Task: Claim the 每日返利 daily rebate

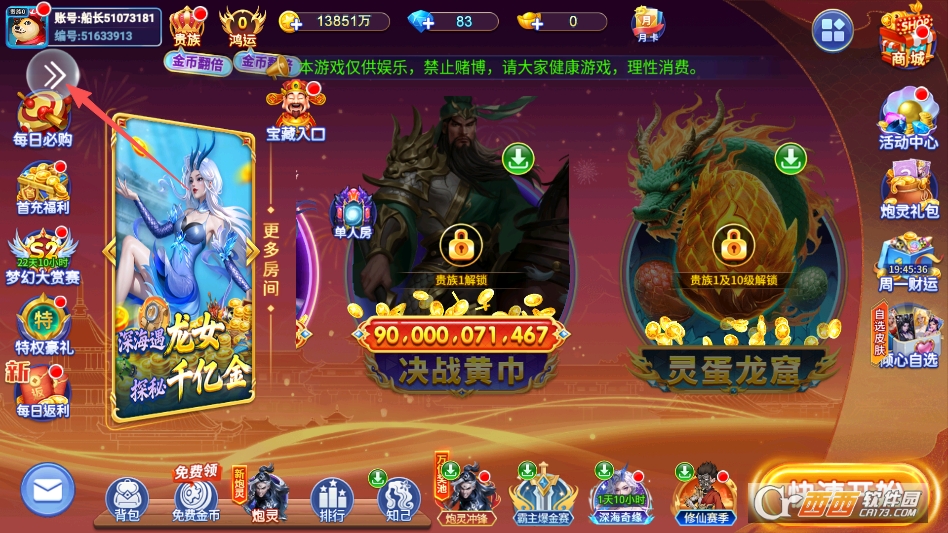Action: 42,391
